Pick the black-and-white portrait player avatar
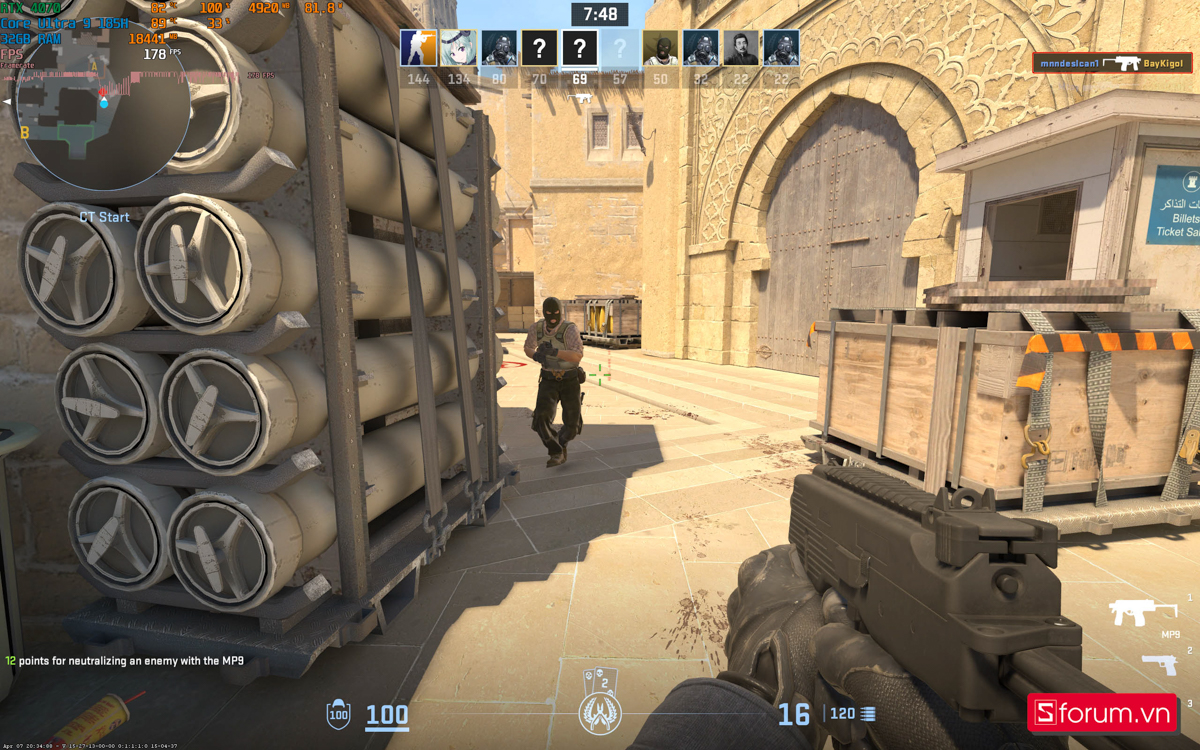 click(x=741, y=47)
